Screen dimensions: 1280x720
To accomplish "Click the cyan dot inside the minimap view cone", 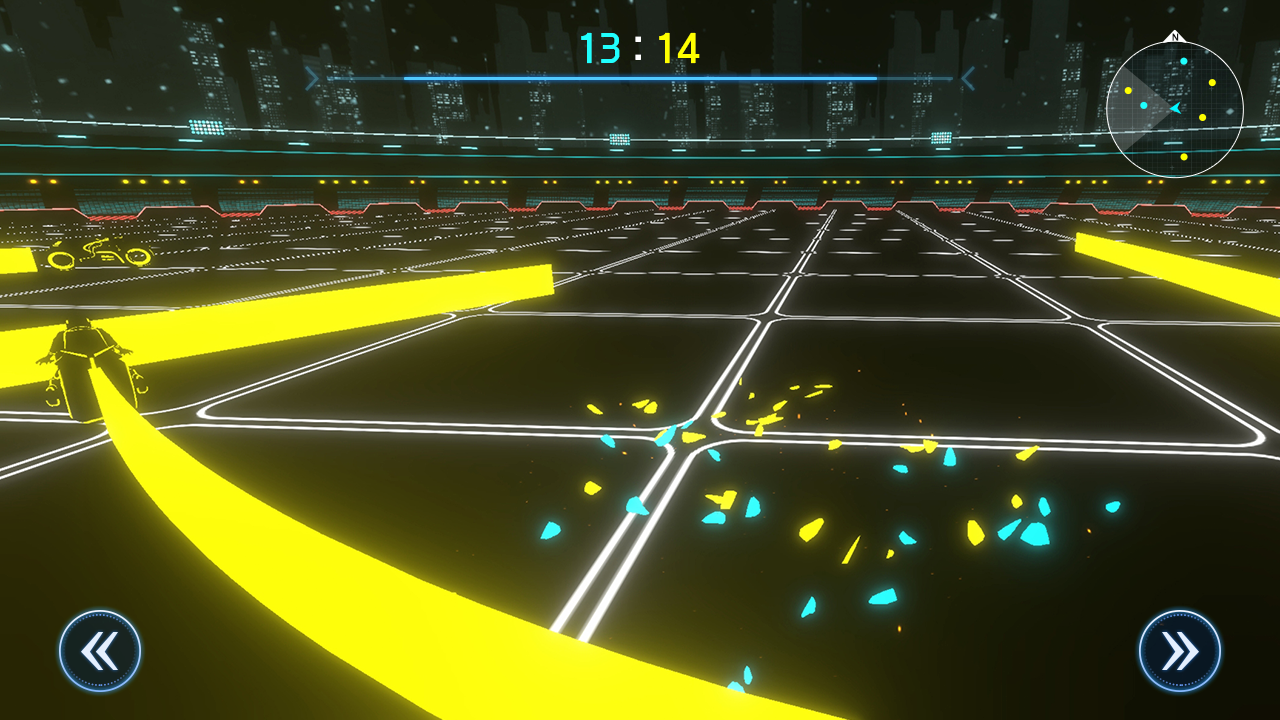I will [1144, 105].
